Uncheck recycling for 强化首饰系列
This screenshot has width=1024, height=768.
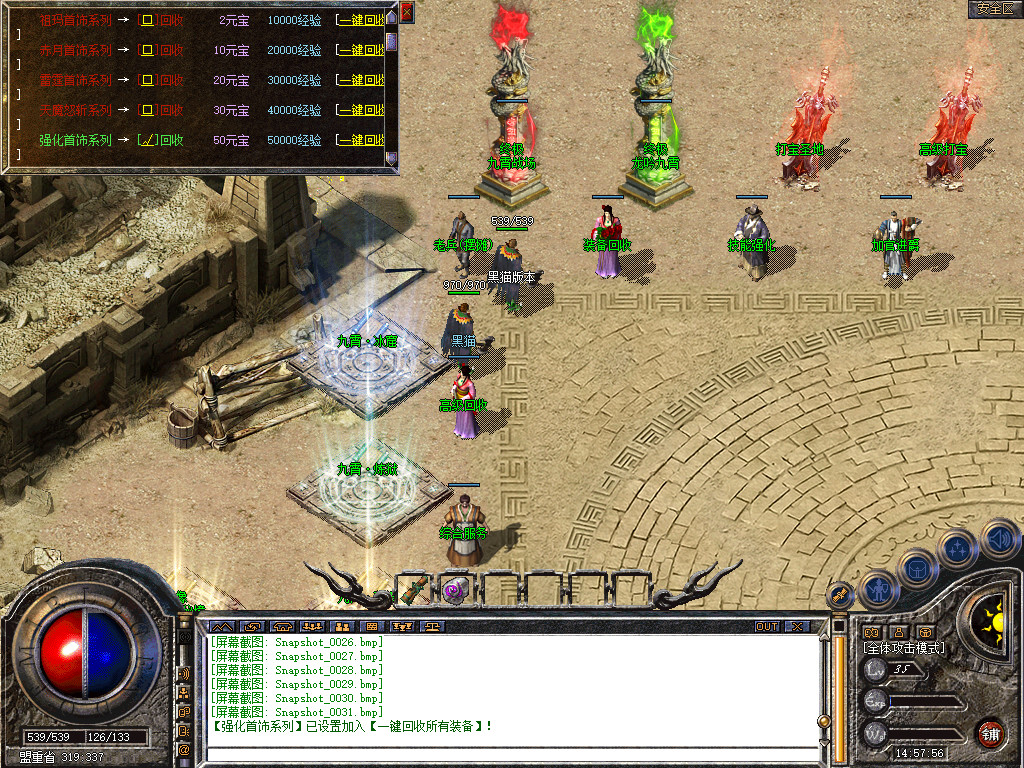(x=146, y=140)
